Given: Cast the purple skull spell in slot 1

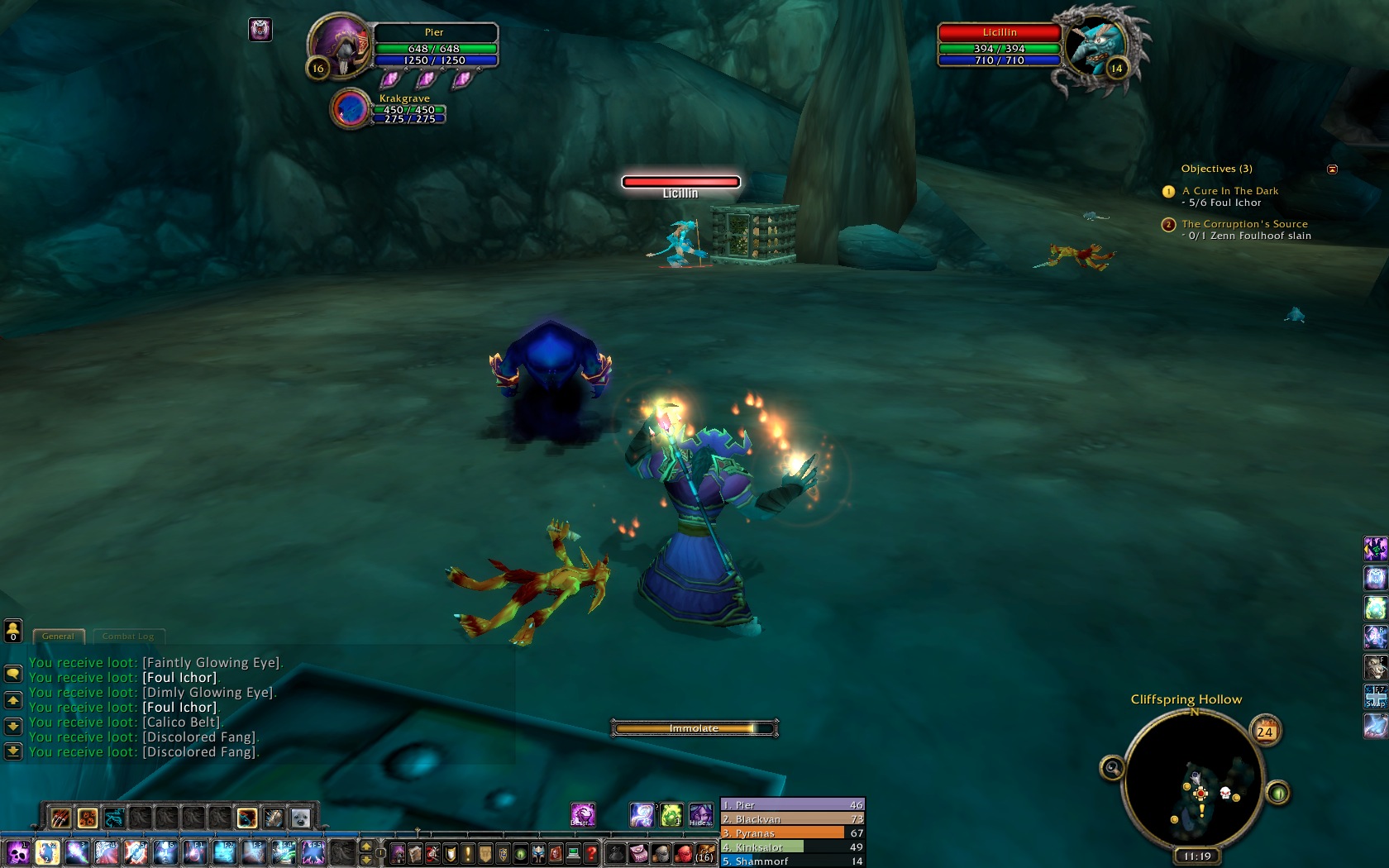Looking at the screenshot, I should pyautogui.click(x=18, y=852).
